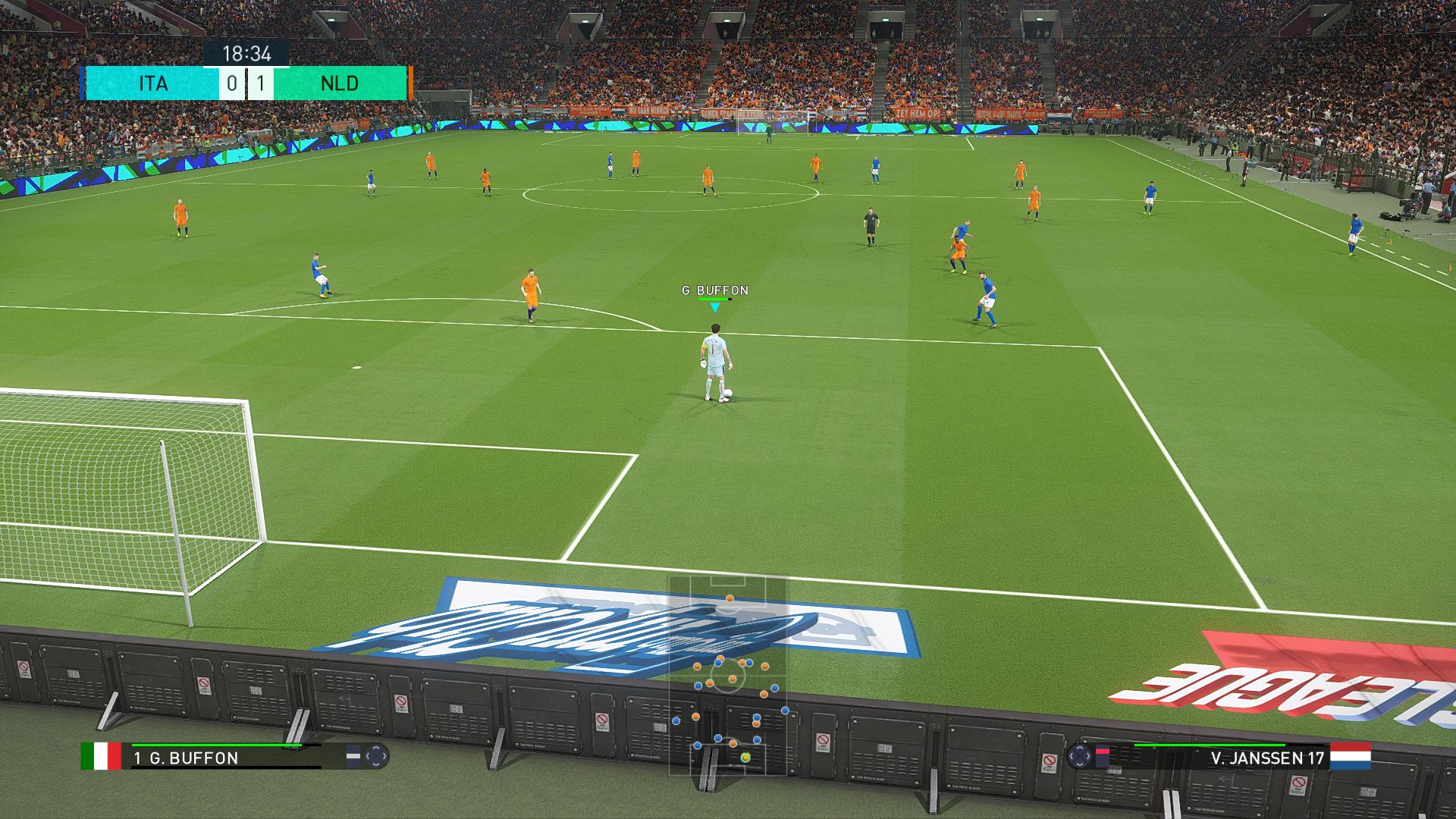The height and width of the screenshot is (819, 1456).
Task: Click the G. BUFFON cursor label above the goalkeeper
Action: [714, 290]
